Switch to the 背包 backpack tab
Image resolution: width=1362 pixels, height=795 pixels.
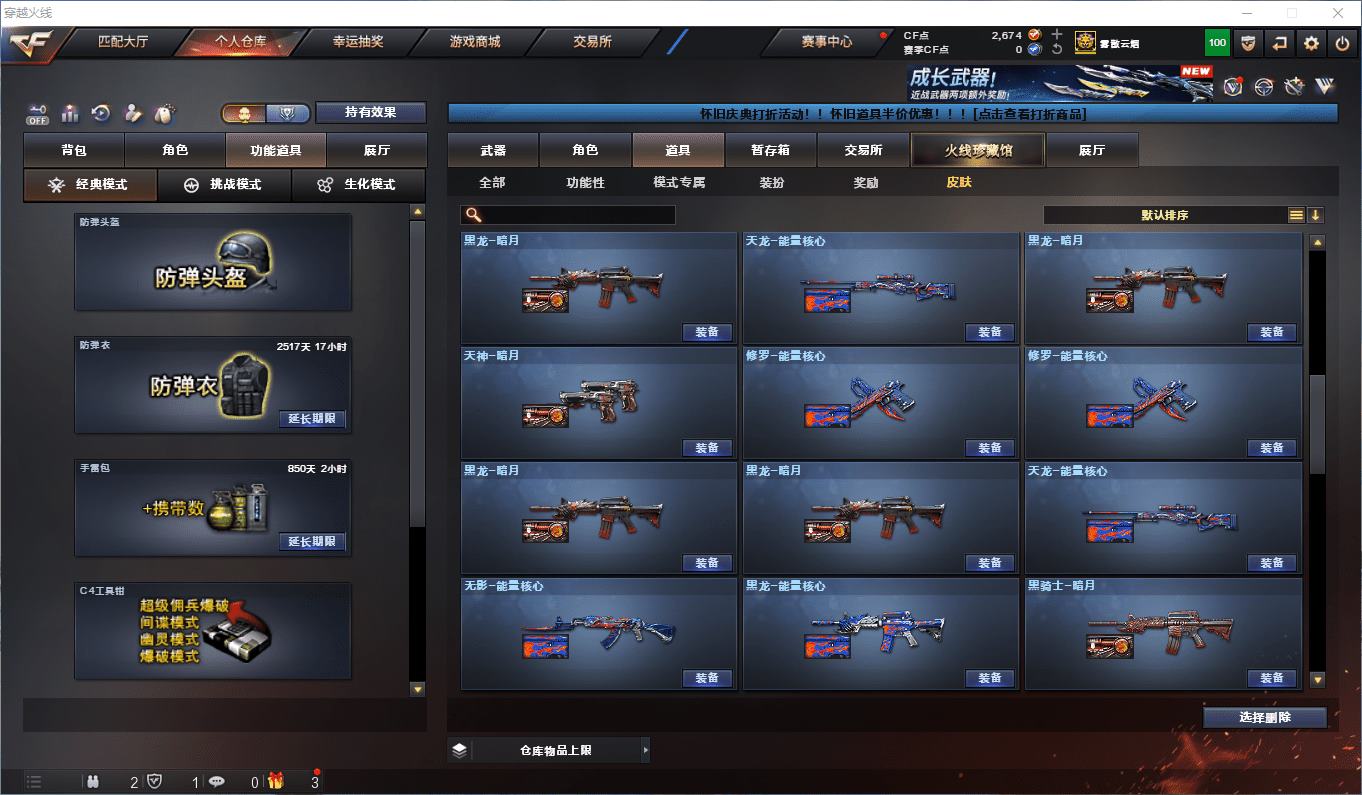tap(74, 150)
